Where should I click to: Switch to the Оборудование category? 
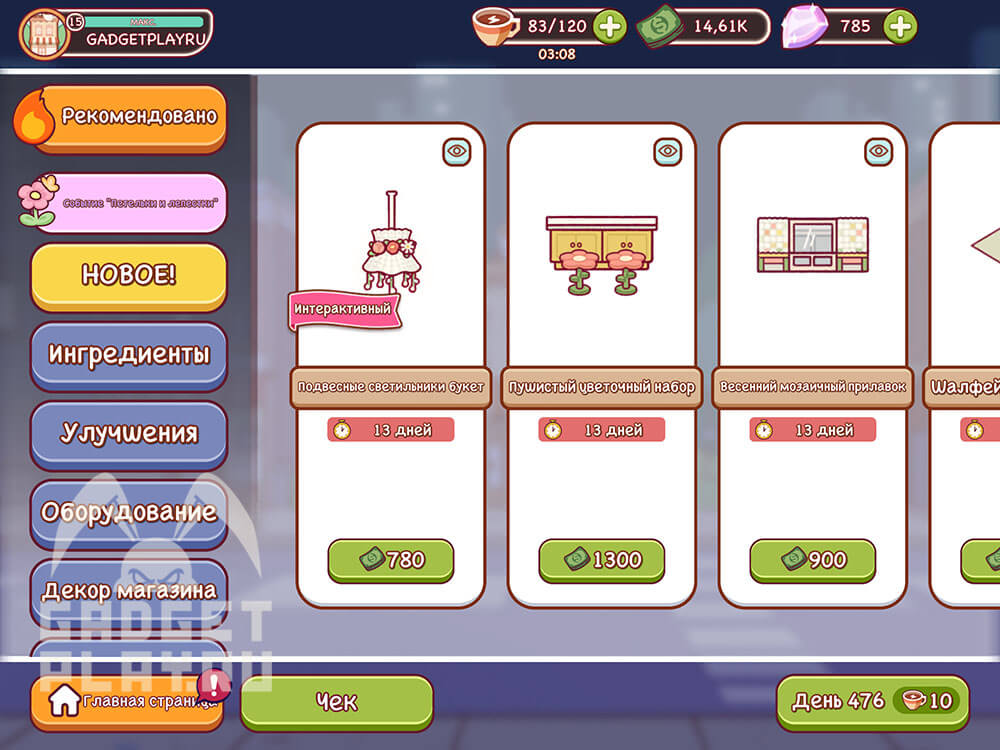128,512
